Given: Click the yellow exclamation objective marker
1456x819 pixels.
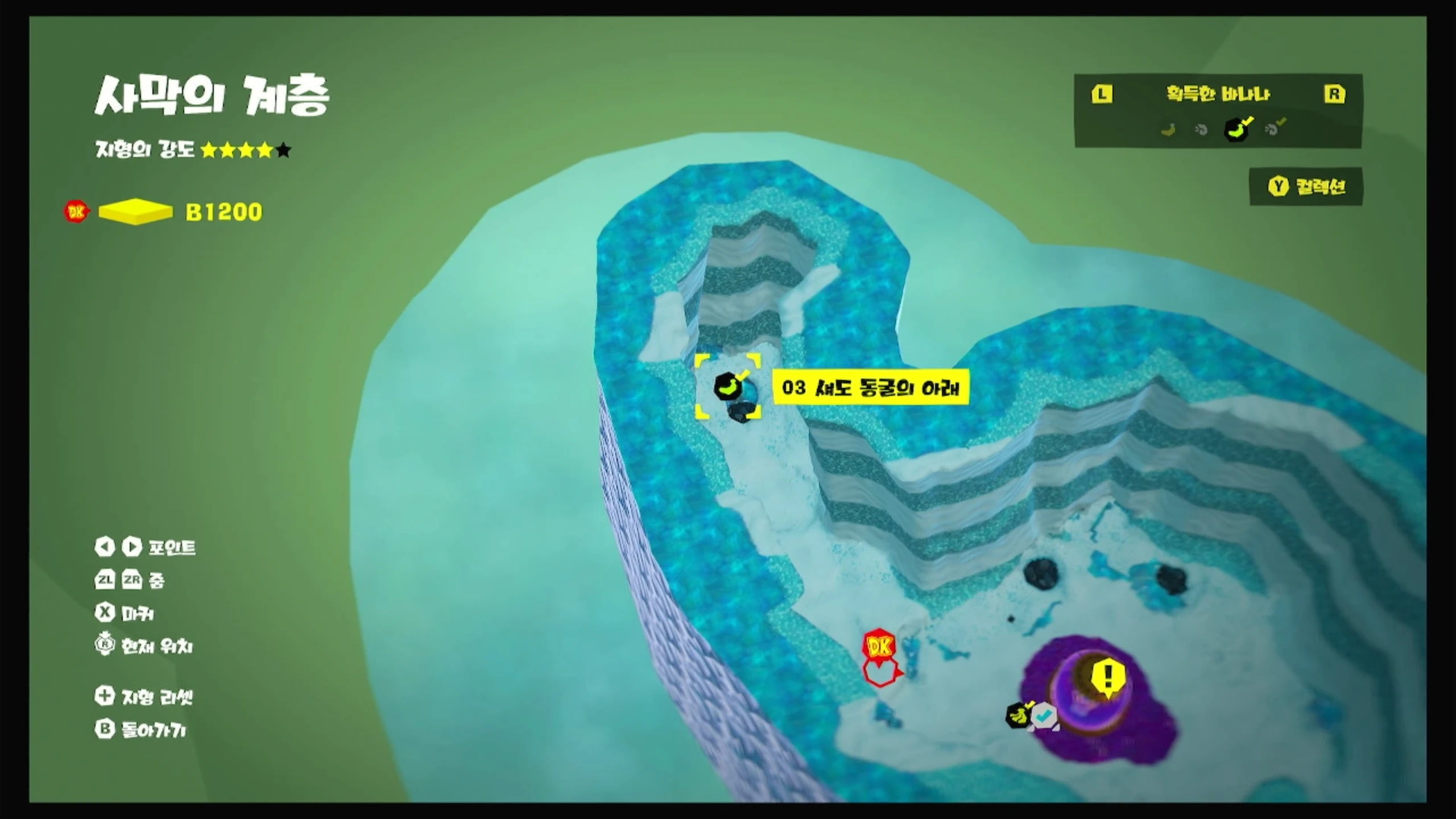Looking at the screenshot, I should (1107, 679).
